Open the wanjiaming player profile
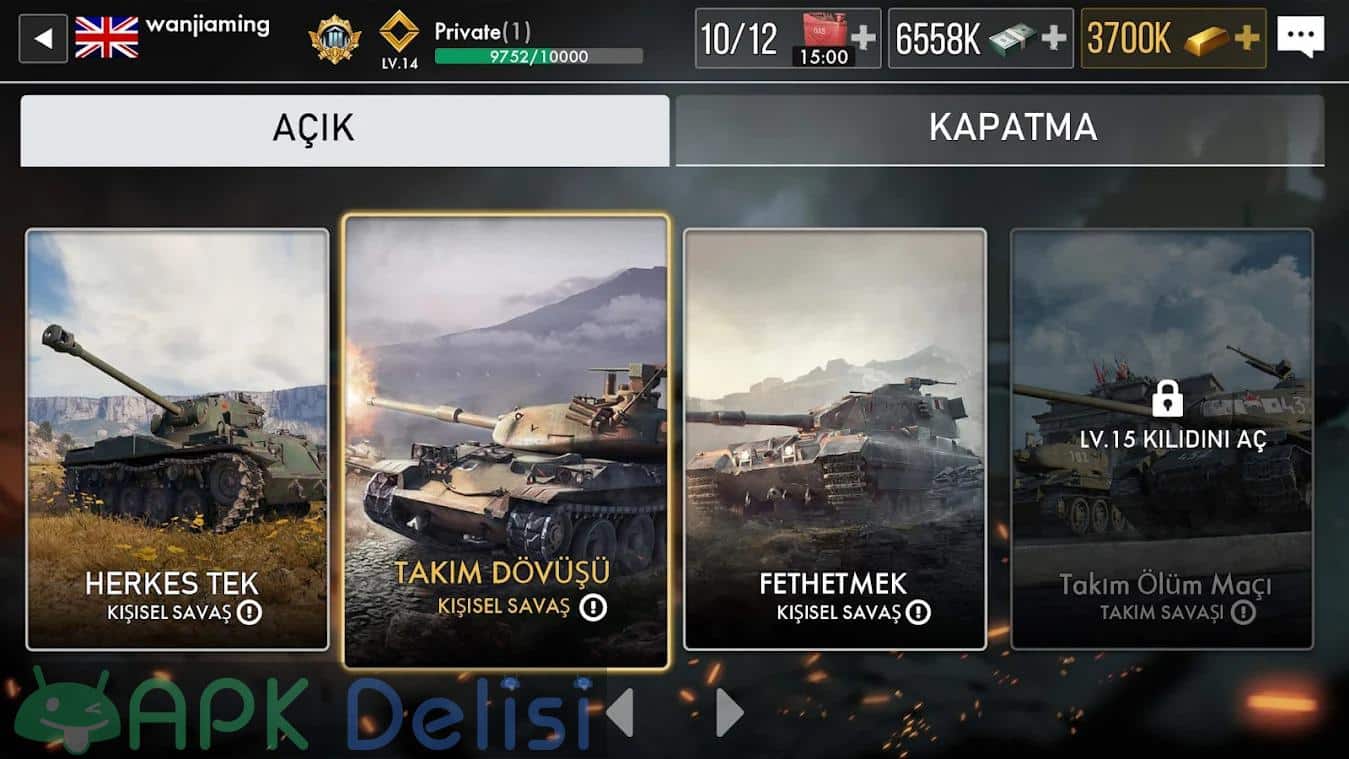This screenshot has width=1349, height=759. (207, 26)
